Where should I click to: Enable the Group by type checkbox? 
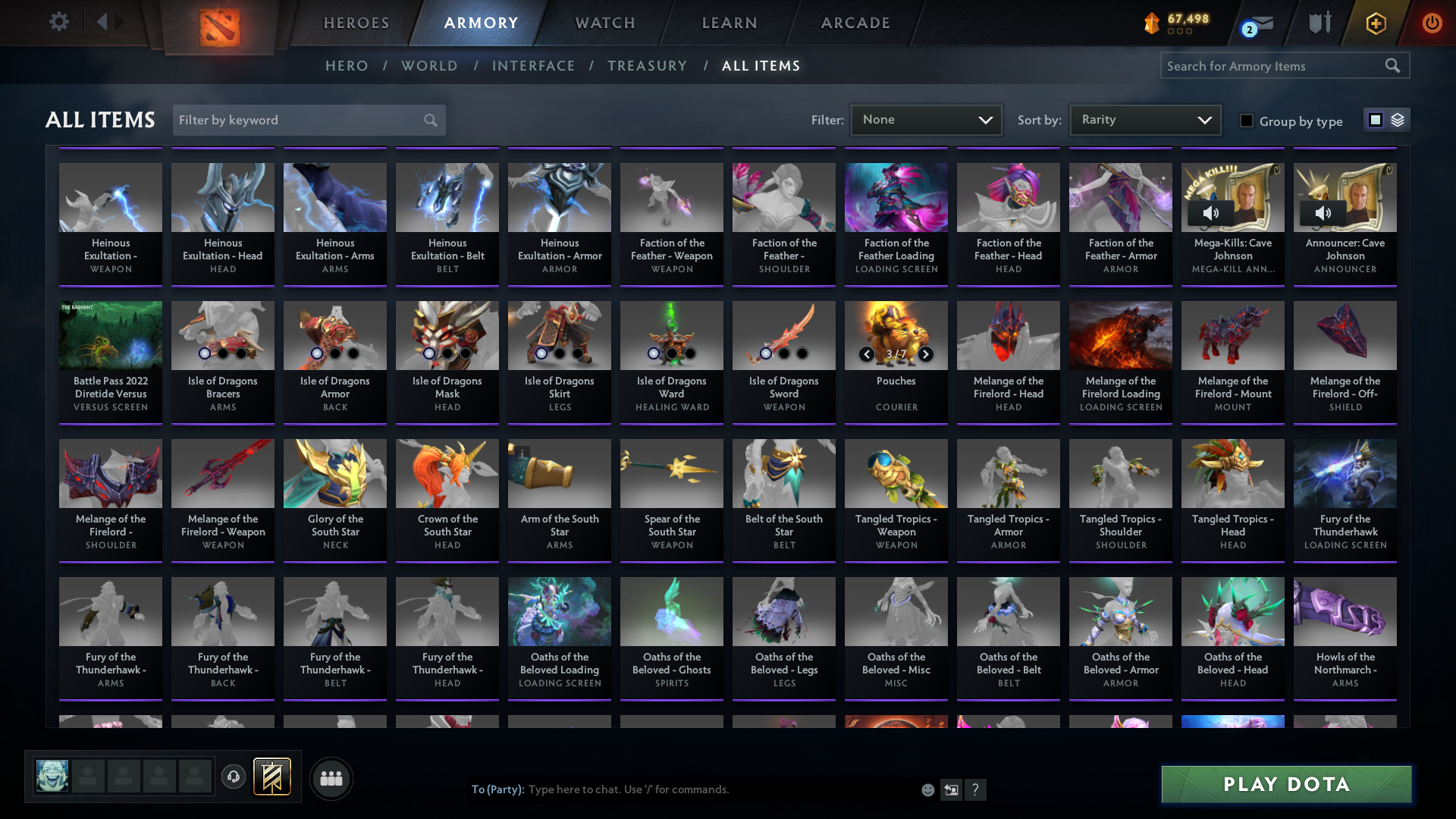coord(1247,121)
